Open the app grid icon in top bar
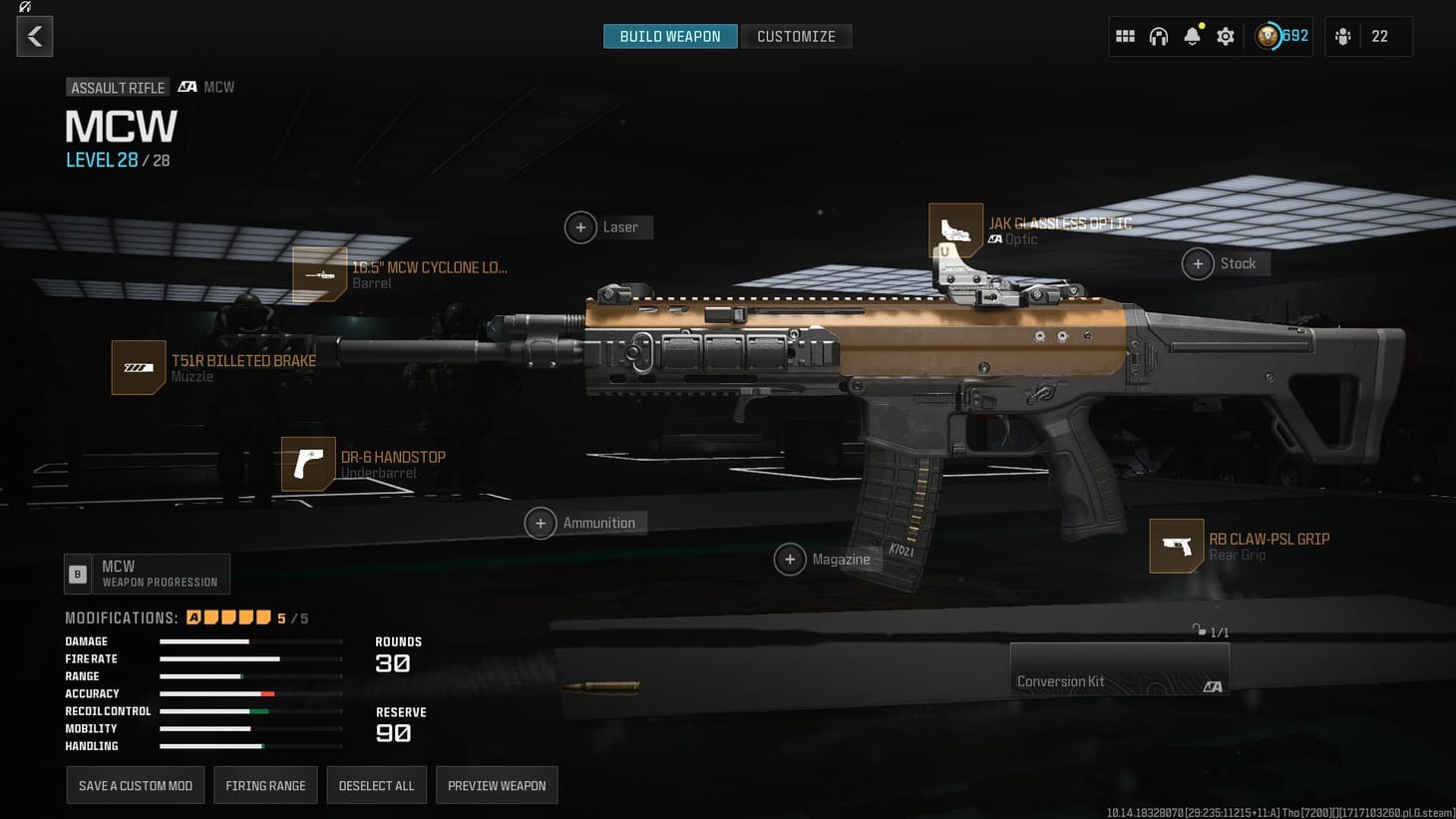This screenshot has height=819, width=1456. click(1125, 36)
